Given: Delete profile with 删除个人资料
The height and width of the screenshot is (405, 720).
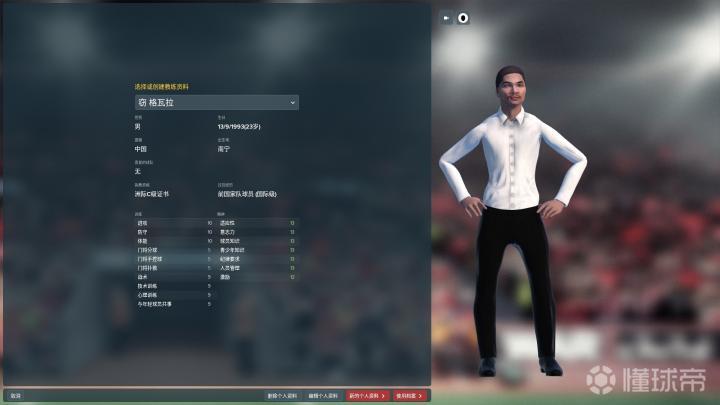Looking at the screenshot, I should pos(282,396).
